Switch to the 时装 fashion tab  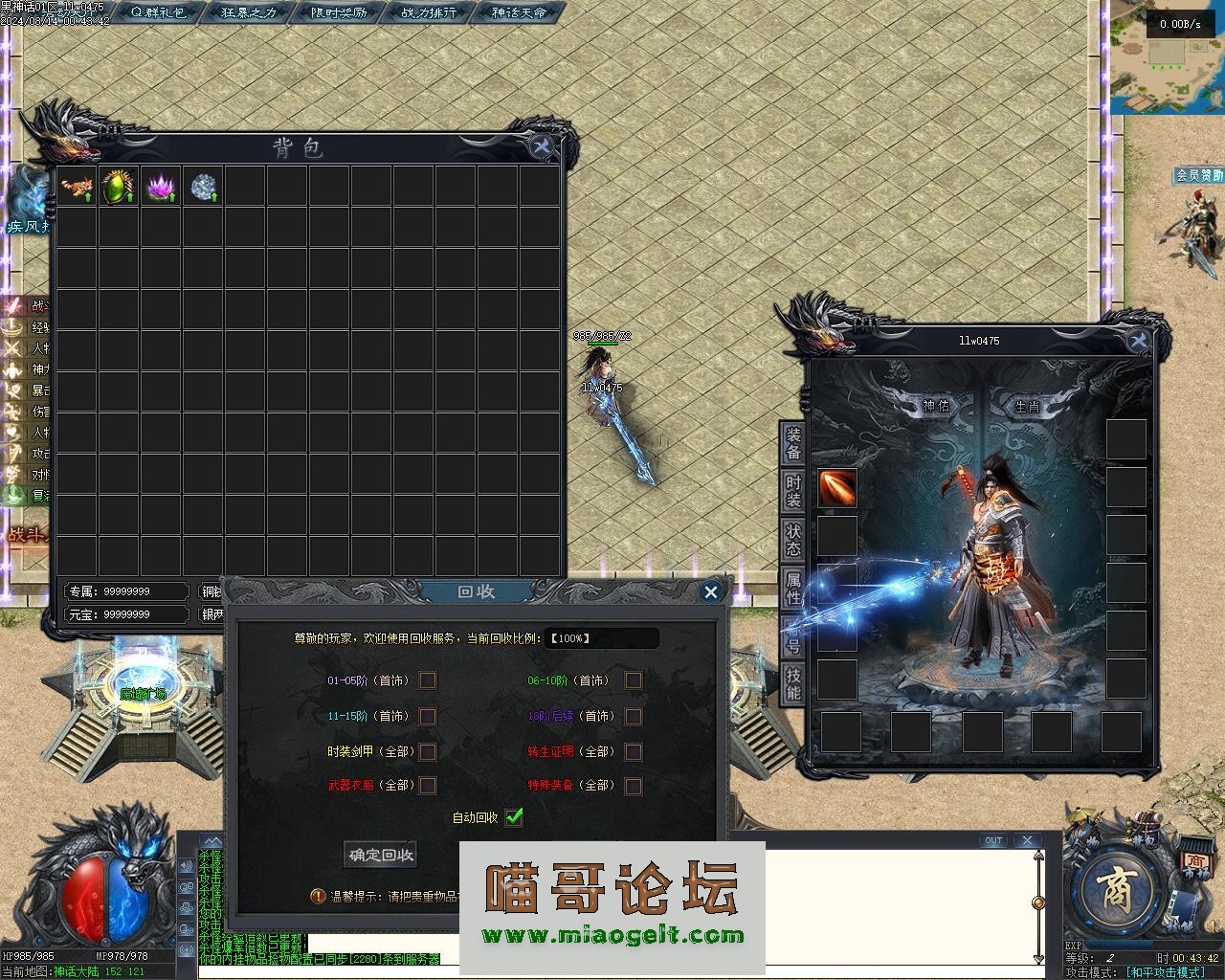click(x=793, y=491)
